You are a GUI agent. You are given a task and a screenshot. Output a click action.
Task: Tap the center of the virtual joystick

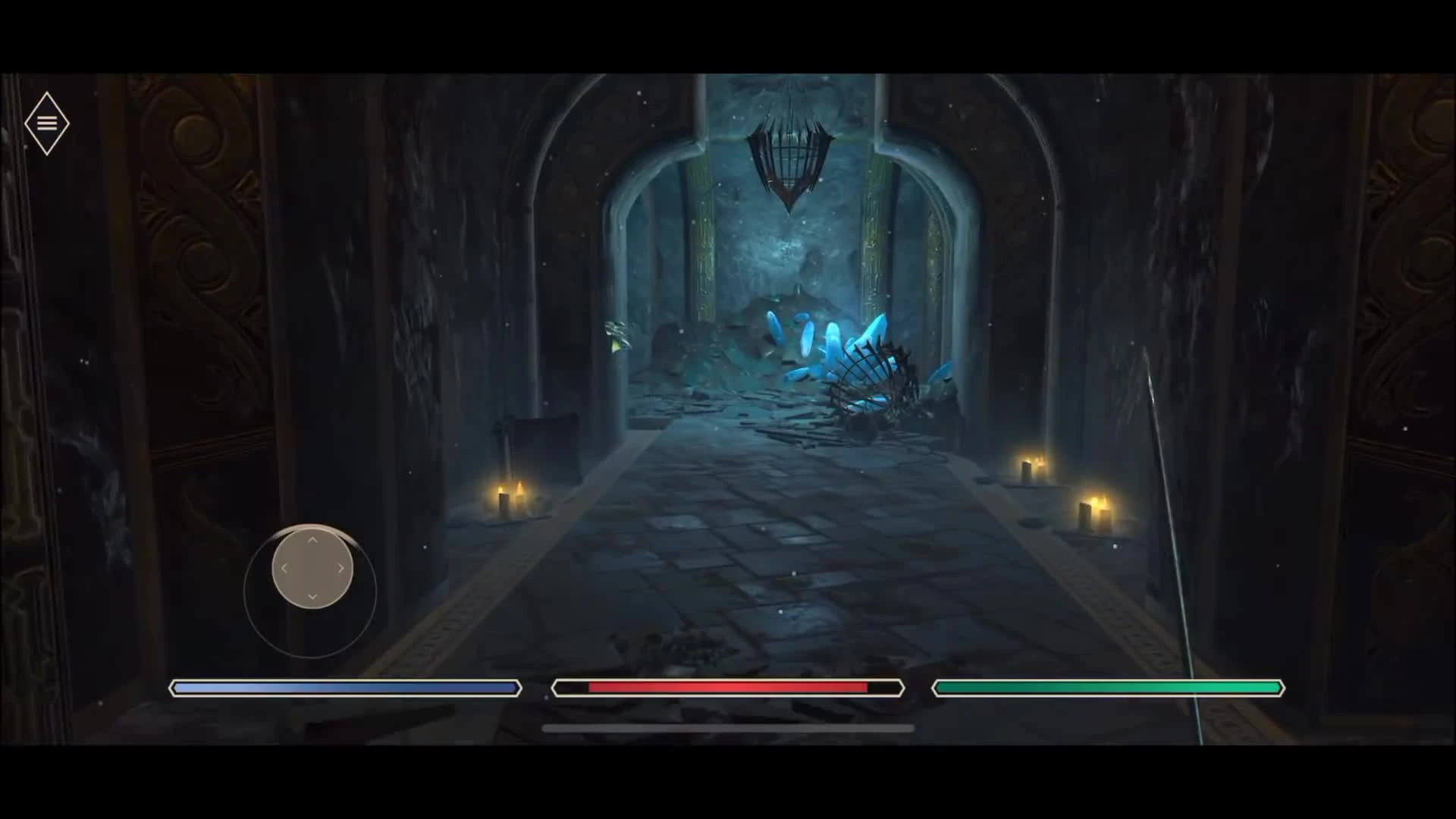tap(311, 569)
